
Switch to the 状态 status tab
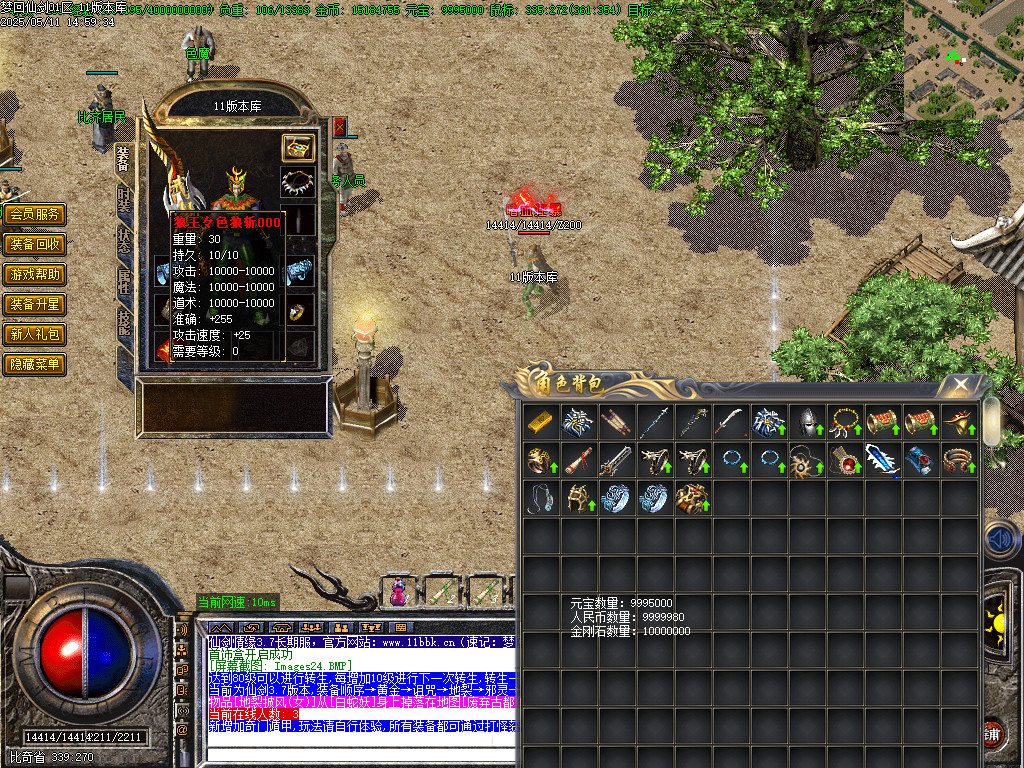click(x=124, y=242)
